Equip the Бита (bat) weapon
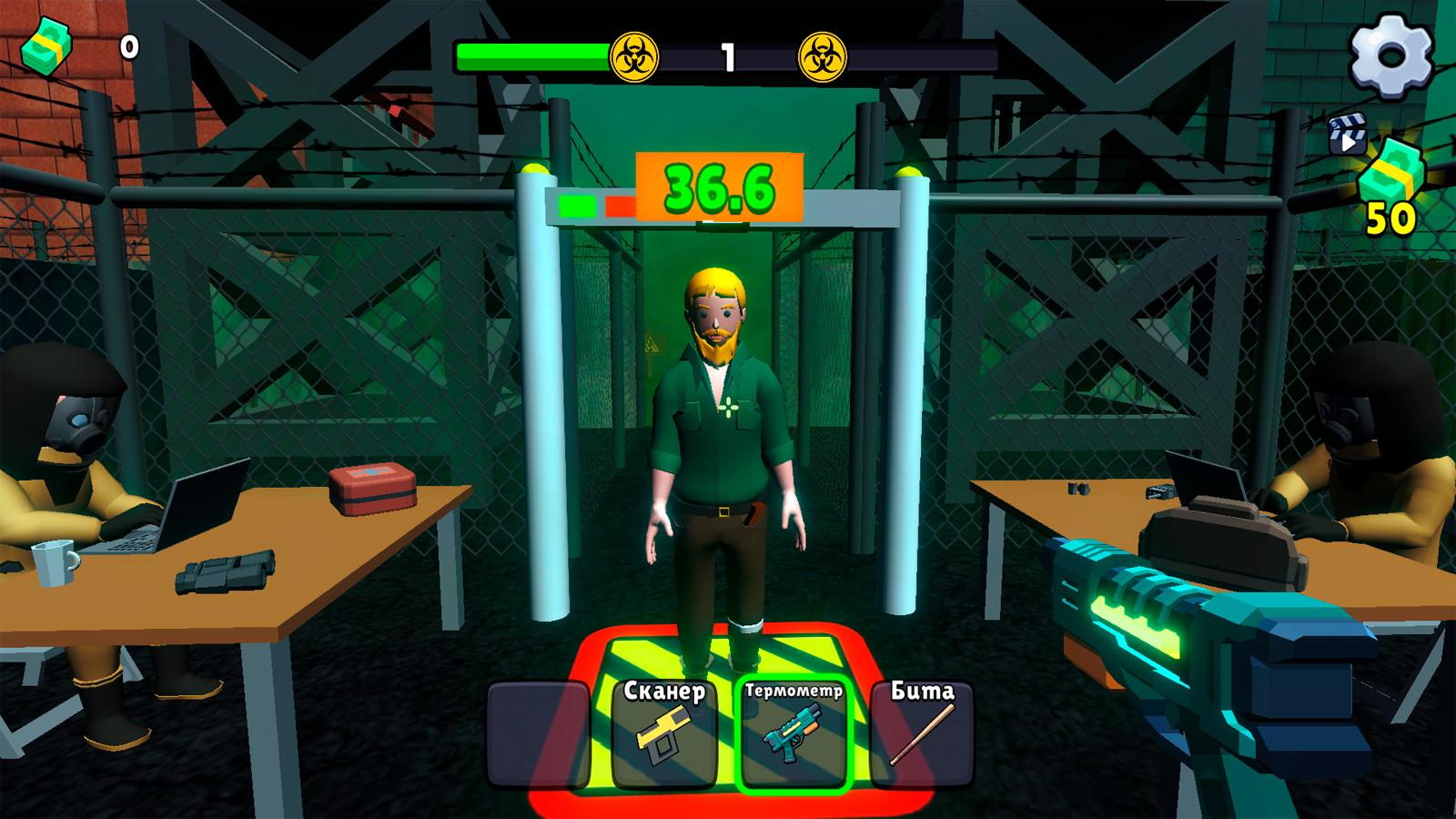 [921, 733]
